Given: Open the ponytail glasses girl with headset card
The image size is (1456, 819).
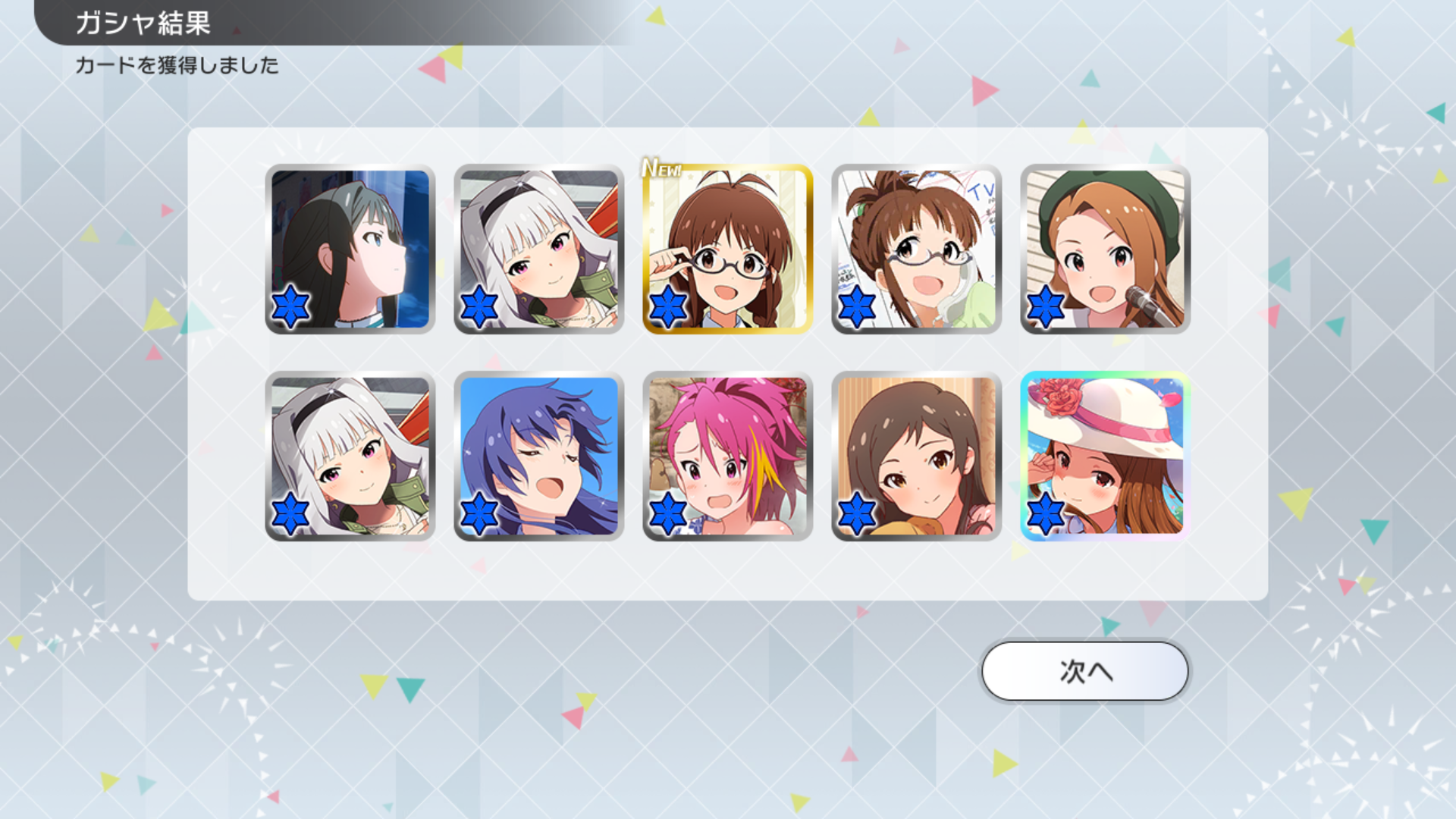Looking at the screenshot, I should coord(916,249).
